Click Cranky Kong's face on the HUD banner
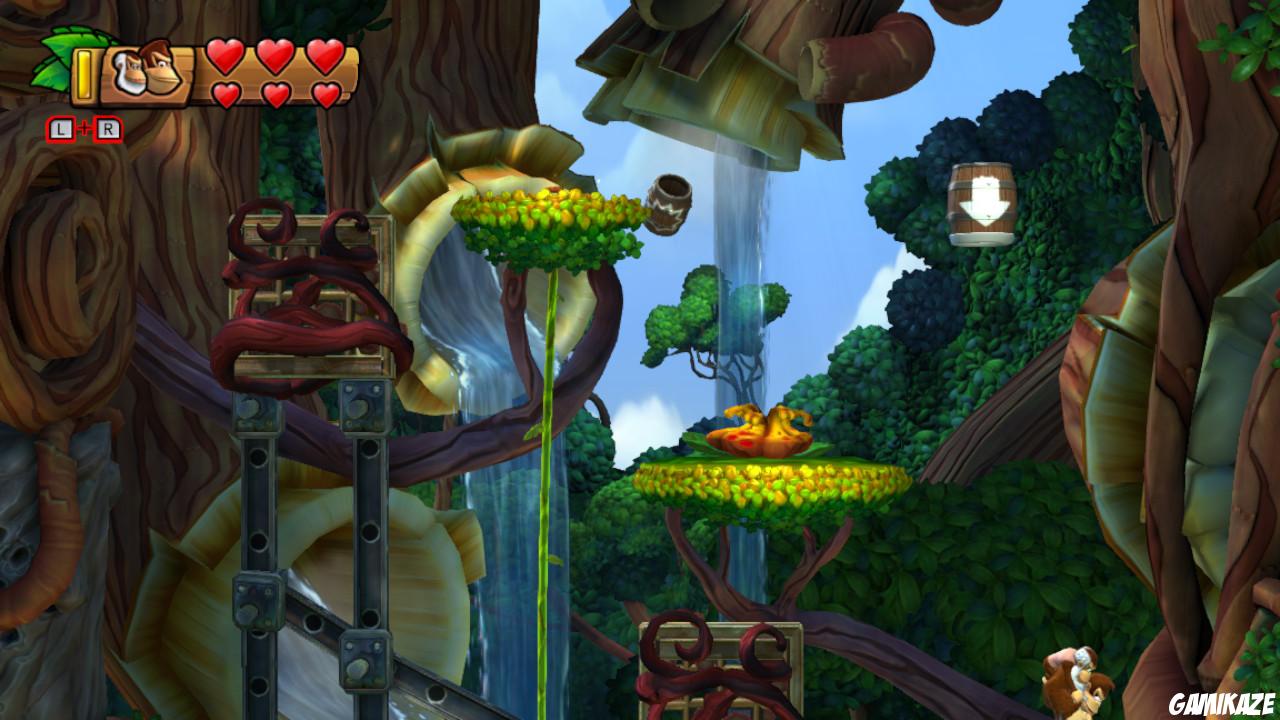Viewport: 1280px width, 720px height. click(130, 70)
